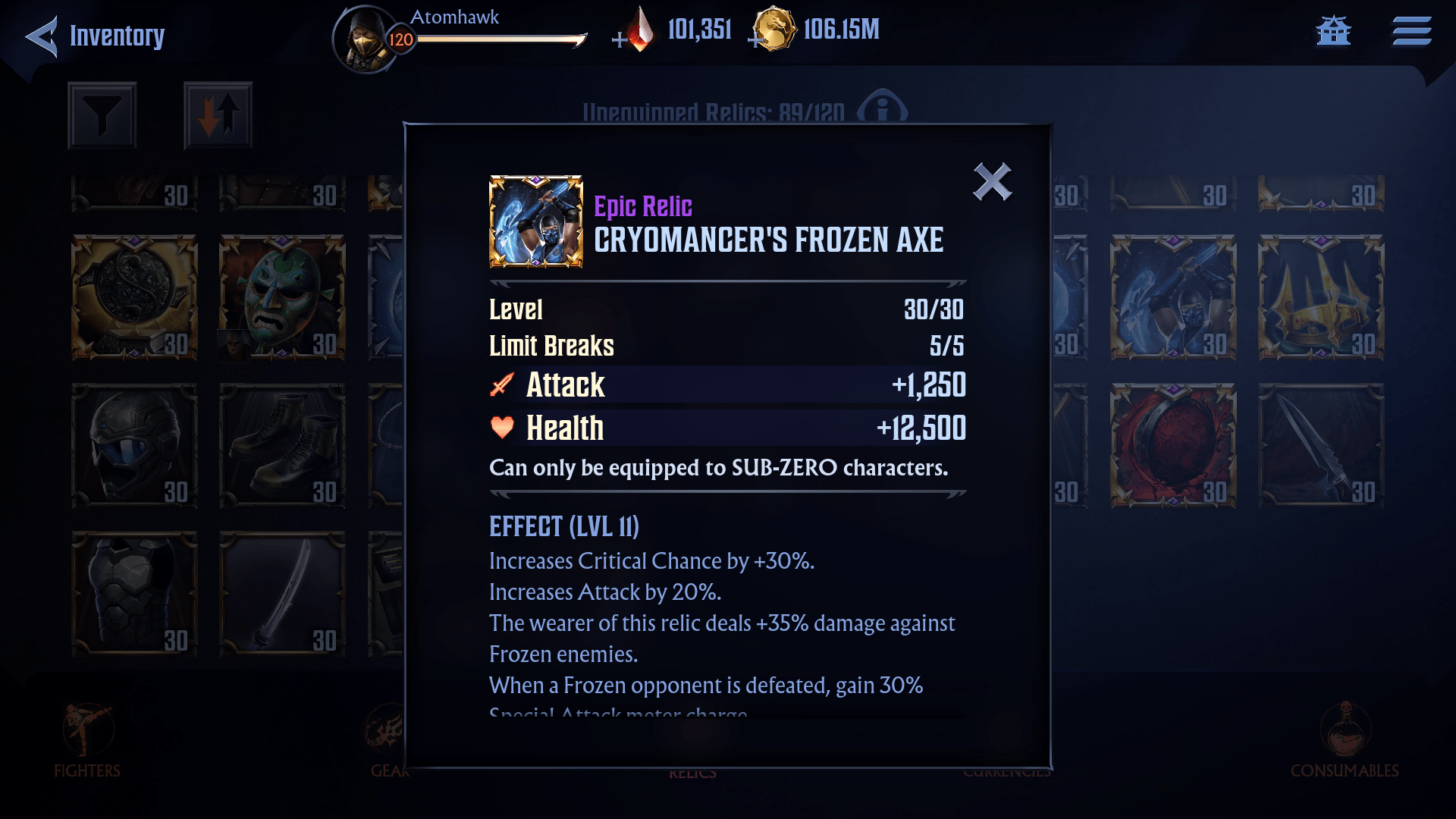
Task: Add more red souls currency
Action: pos(620,39)
